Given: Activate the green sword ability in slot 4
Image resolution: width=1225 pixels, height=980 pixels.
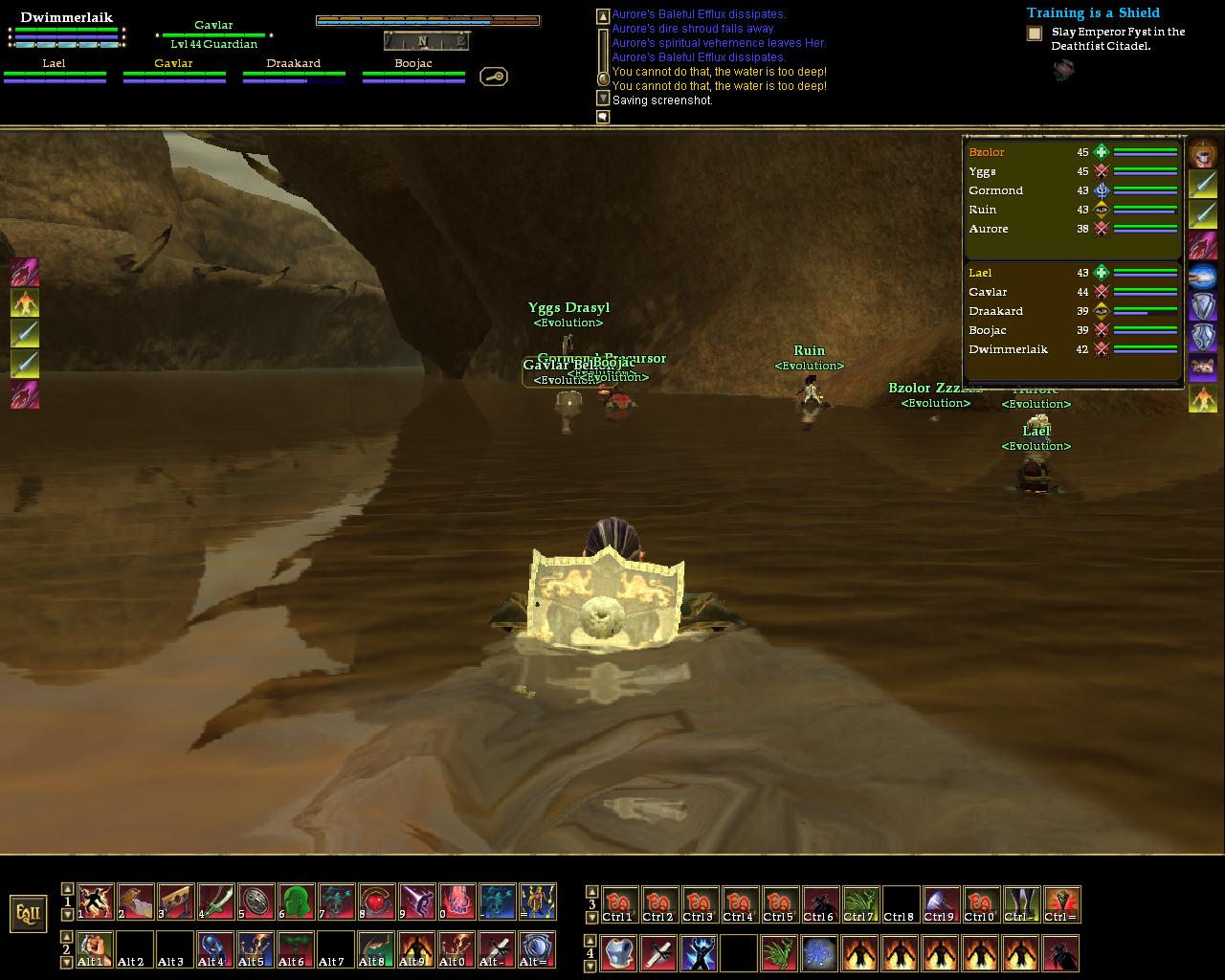Looking at the screenshot, I should 215,902.
